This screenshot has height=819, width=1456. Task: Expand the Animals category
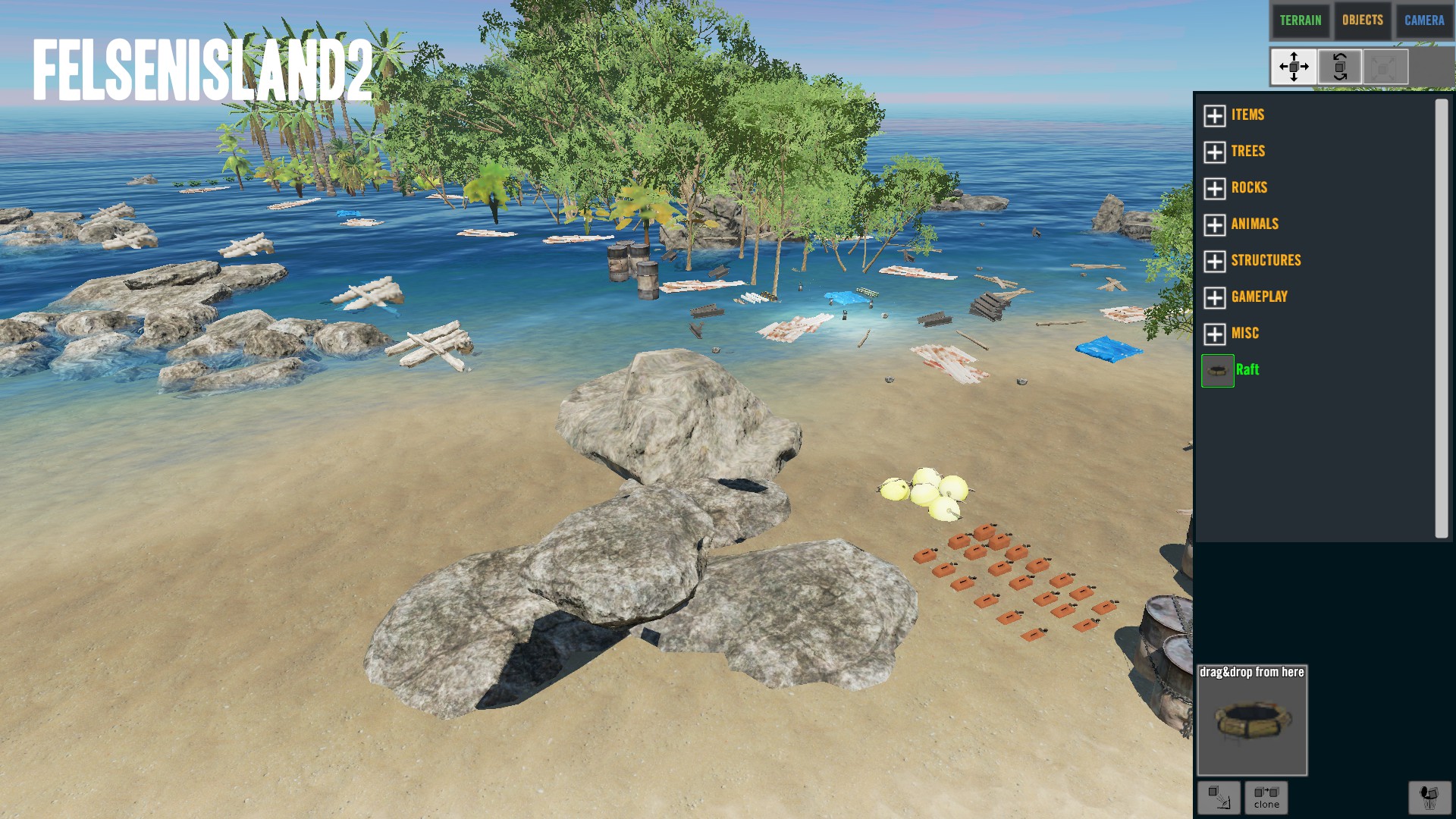point(1215,224)
